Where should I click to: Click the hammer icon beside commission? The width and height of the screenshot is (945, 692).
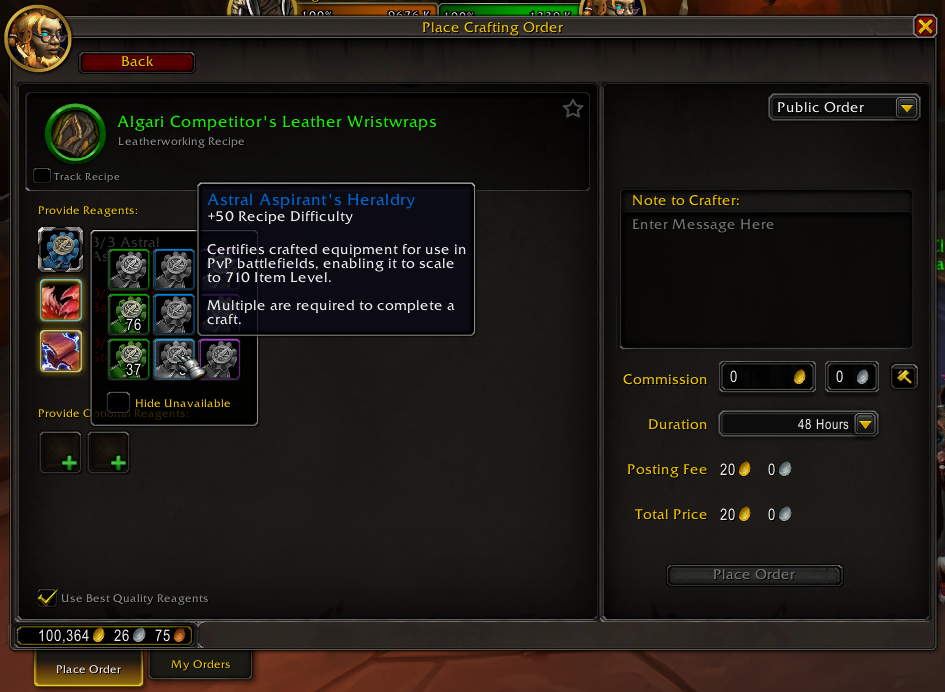tap(904, 377)
